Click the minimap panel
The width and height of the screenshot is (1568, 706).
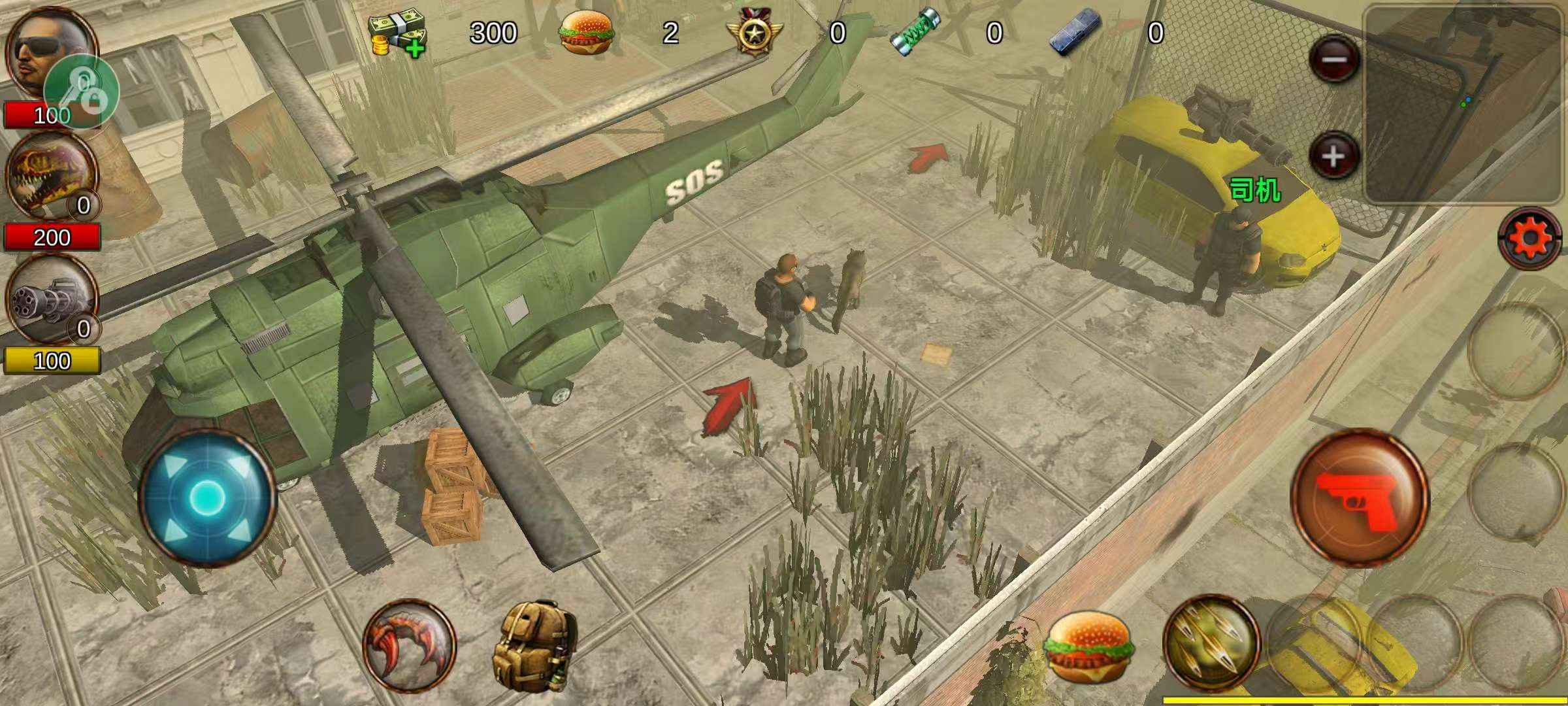(x=1463, y=105)
